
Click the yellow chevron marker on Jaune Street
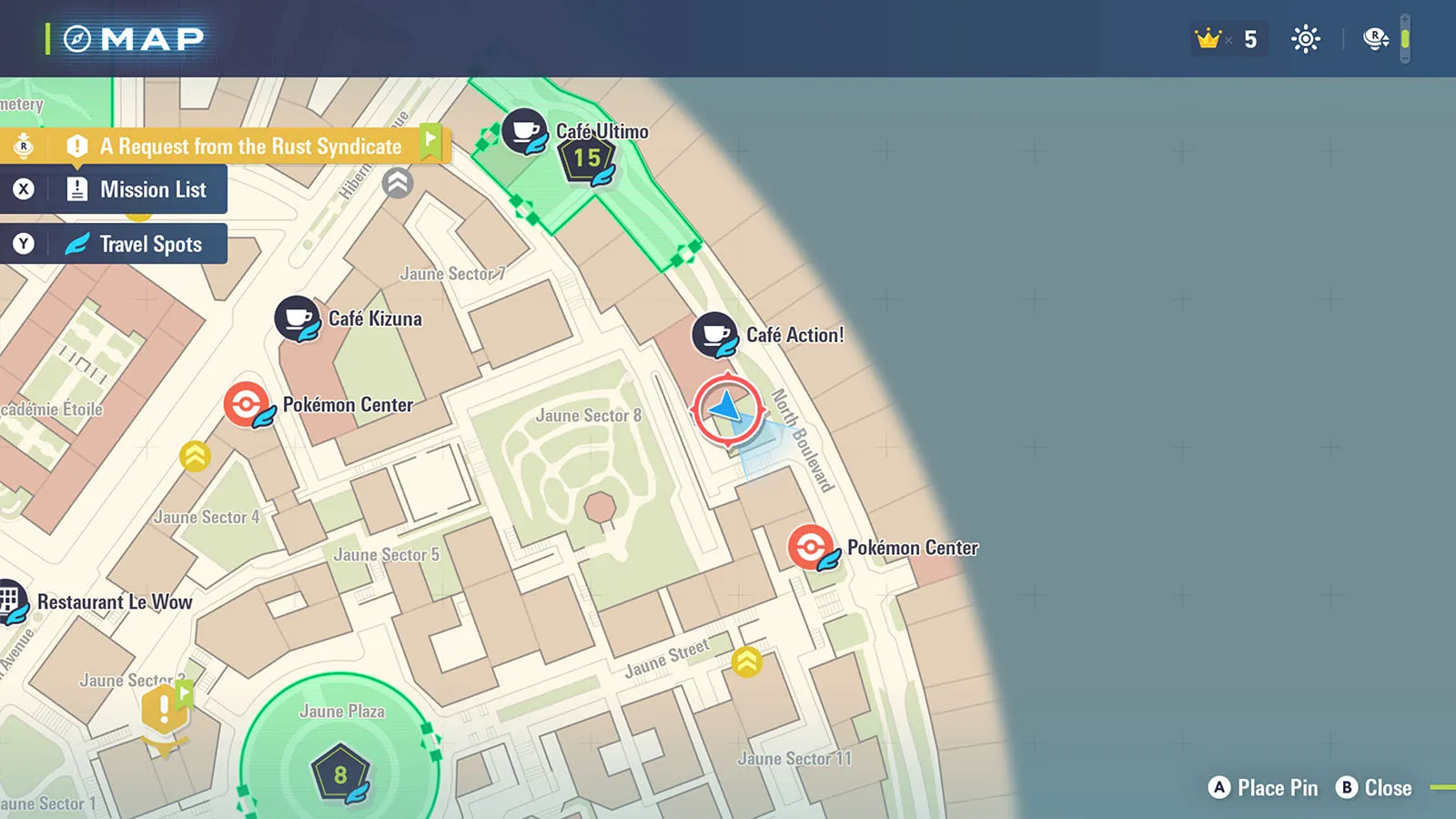747,662
